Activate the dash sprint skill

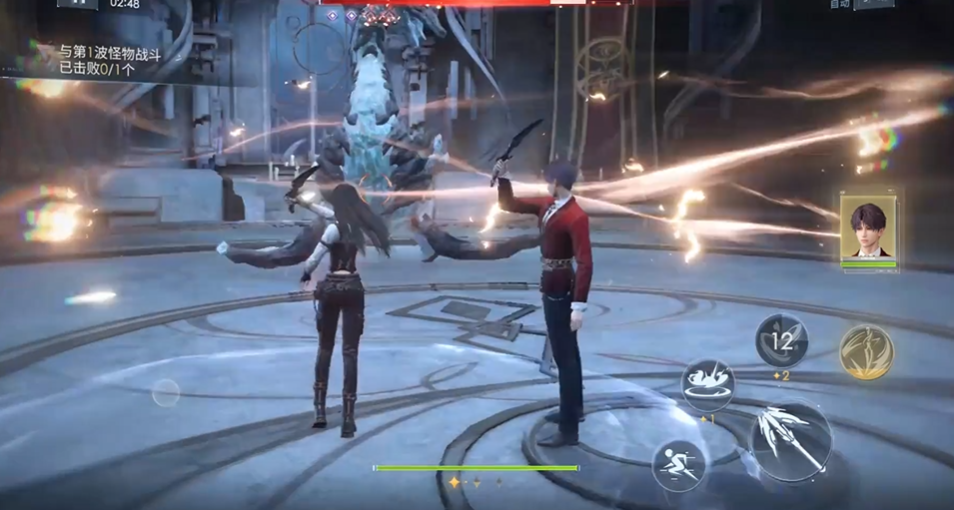click(x=679, y=465)
